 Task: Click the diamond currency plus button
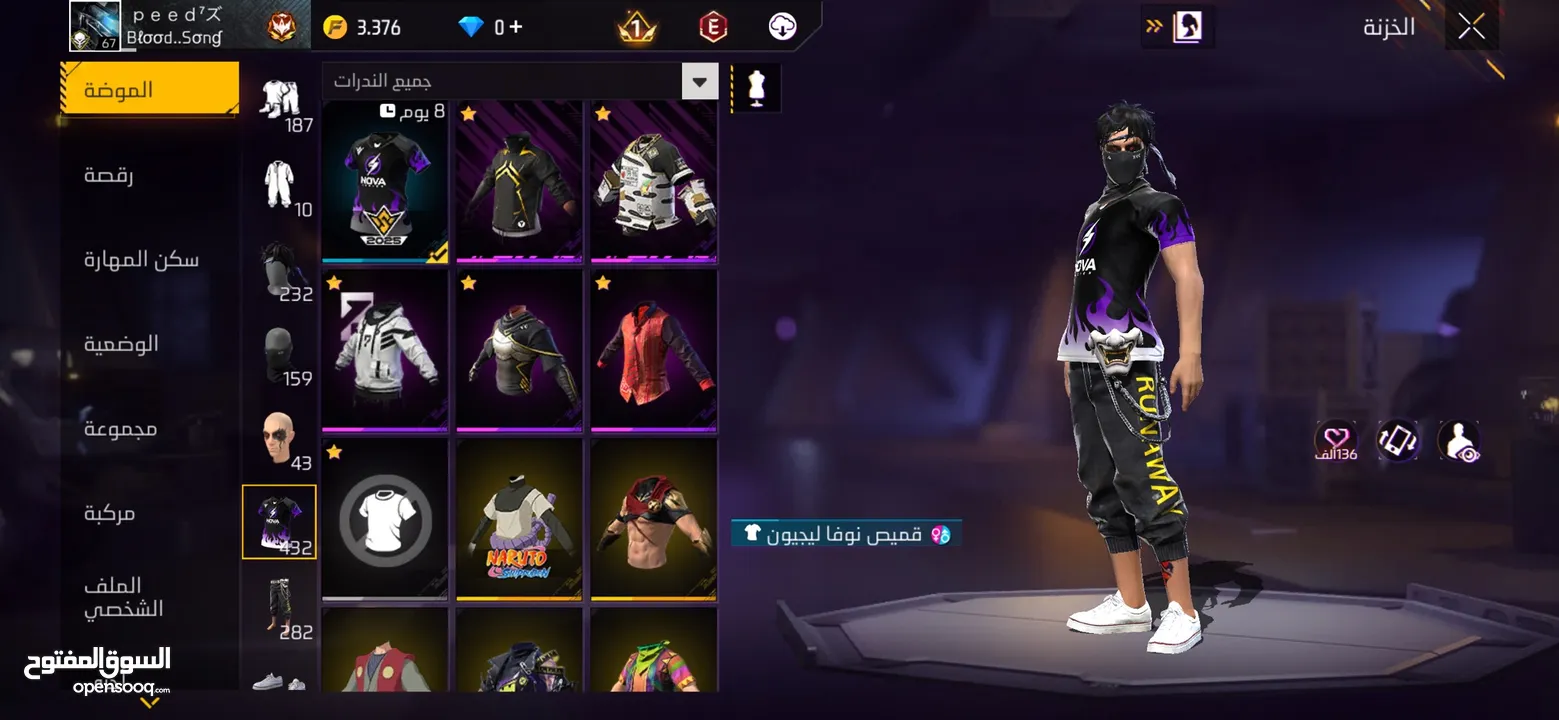516,27
